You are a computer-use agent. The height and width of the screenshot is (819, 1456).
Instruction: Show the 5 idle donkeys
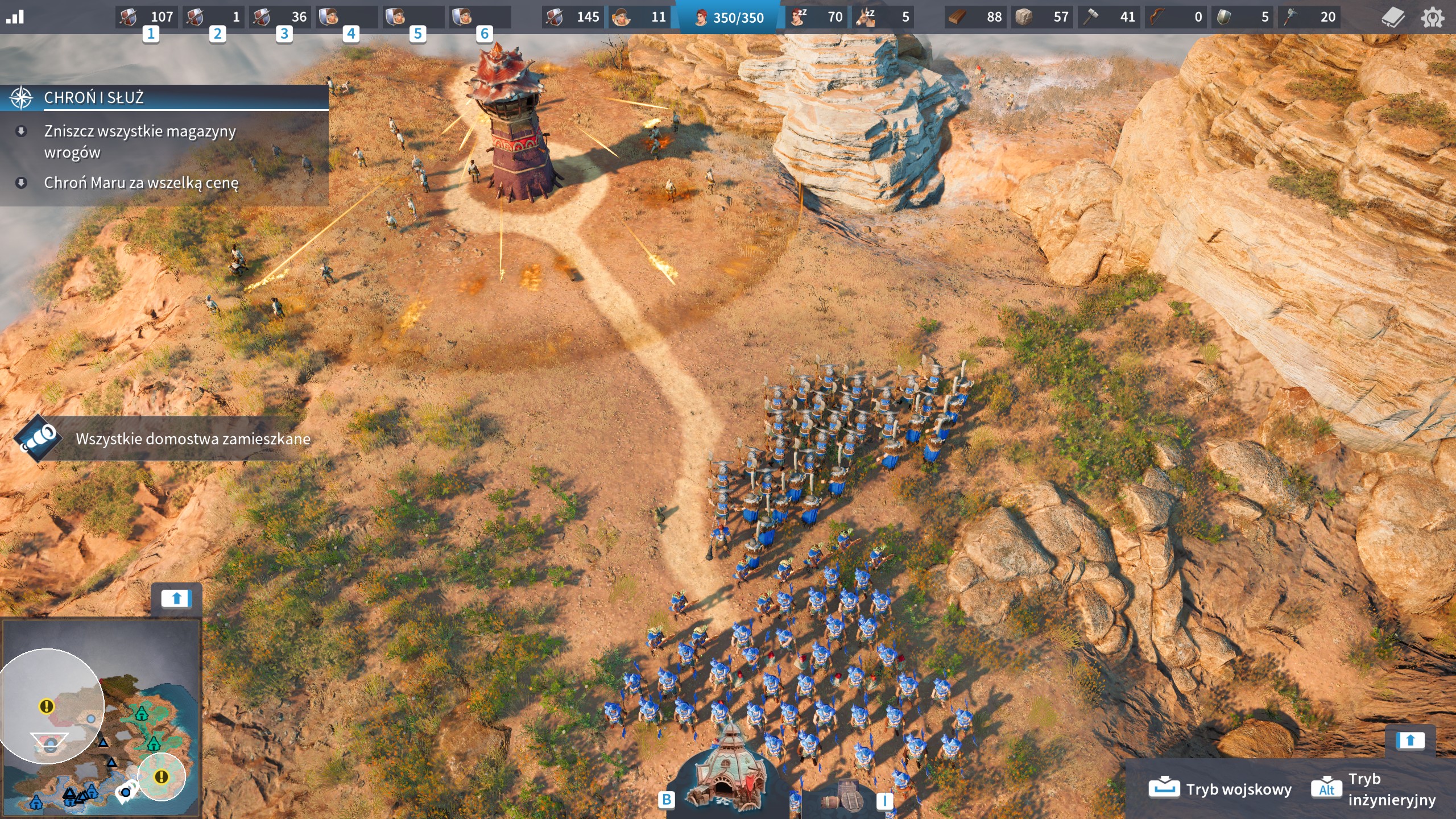coord(884,17)
